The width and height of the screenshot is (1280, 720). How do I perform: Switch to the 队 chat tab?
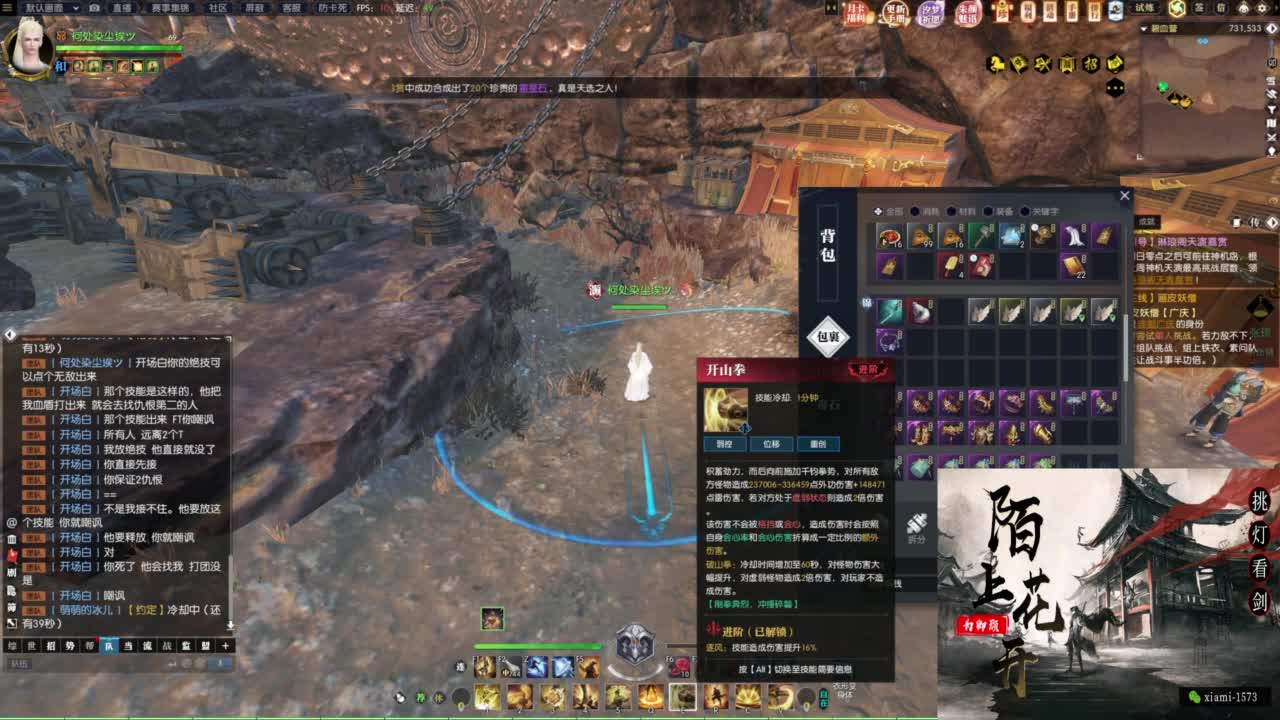pos(110,645)
